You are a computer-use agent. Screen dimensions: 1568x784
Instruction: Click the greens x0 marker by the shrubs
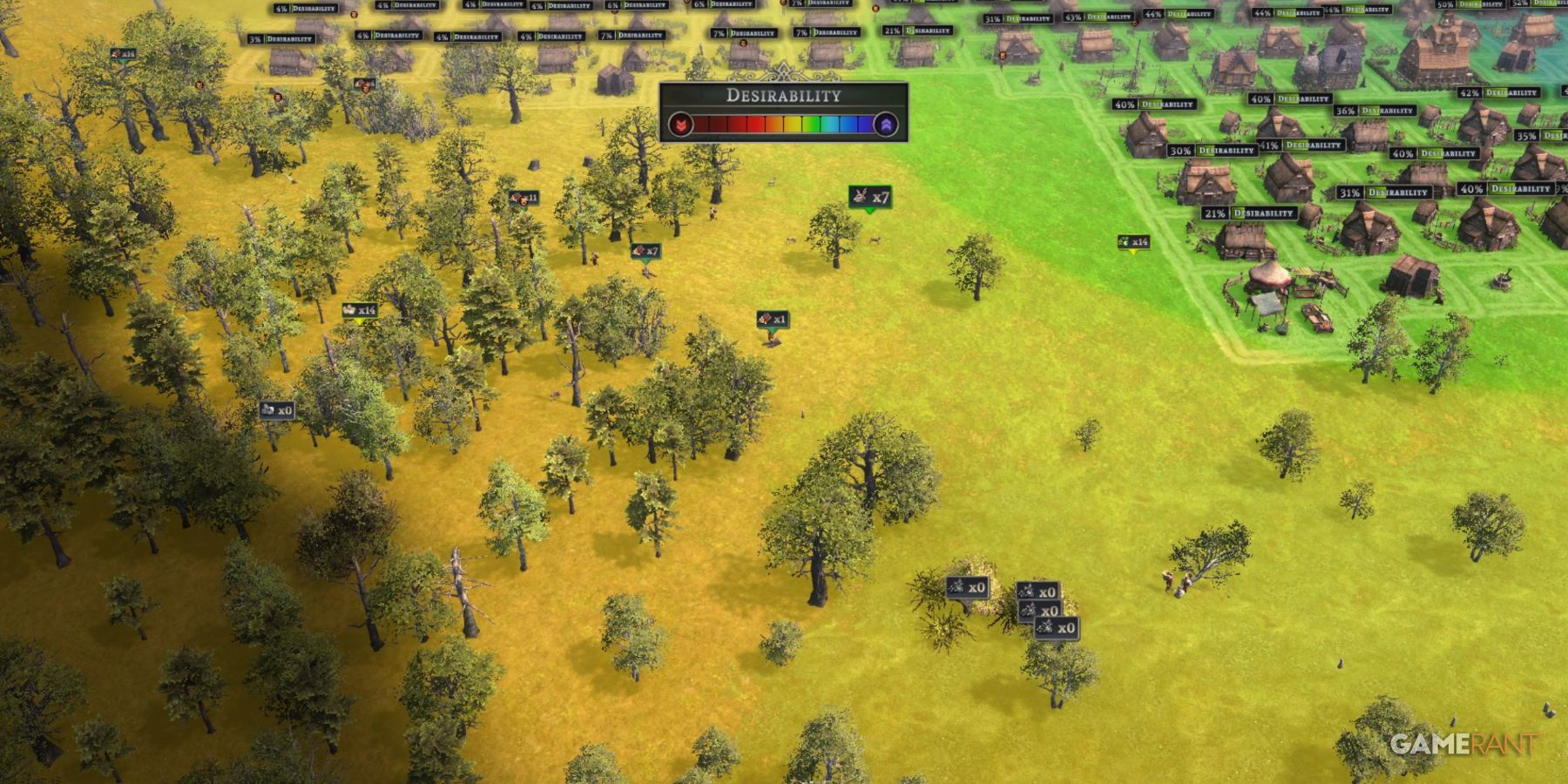pos(969,586)
